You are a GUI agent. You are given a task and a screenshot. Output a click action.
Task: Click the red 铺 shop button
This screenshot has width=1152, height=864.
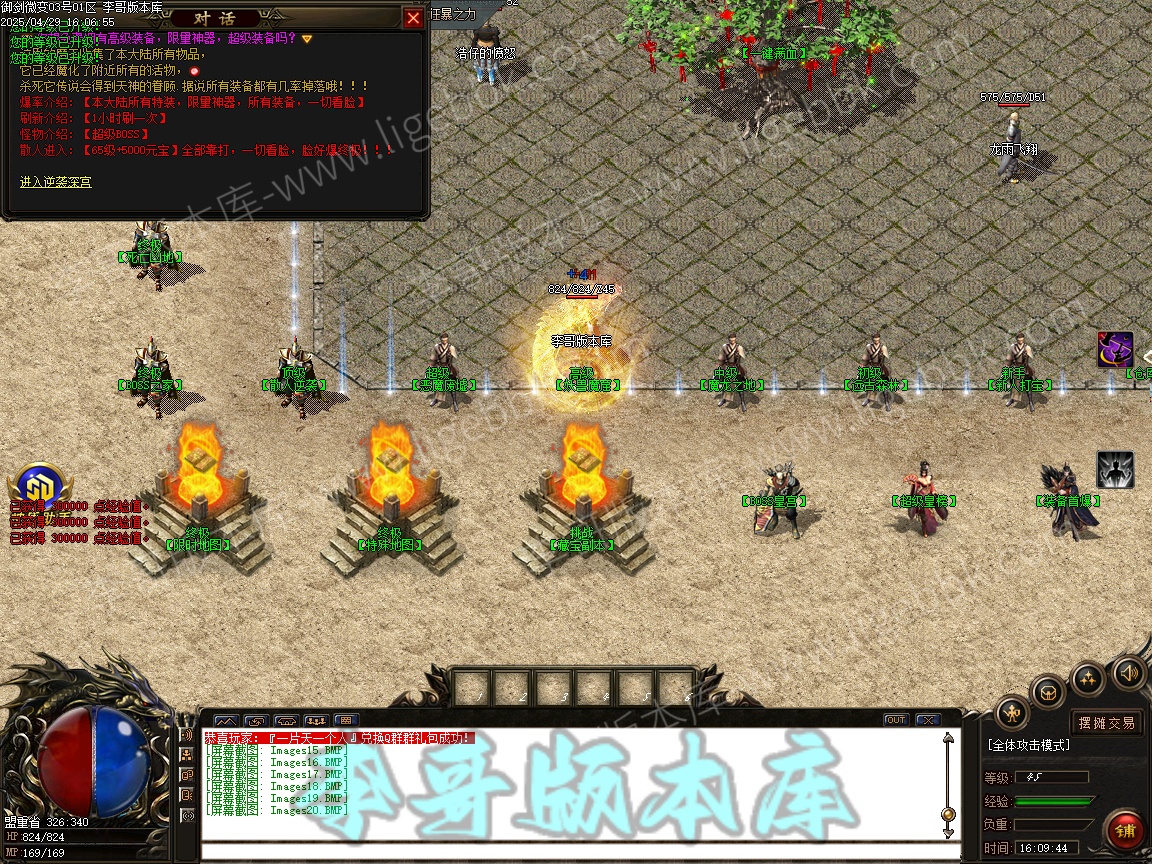pos(1125,831)
